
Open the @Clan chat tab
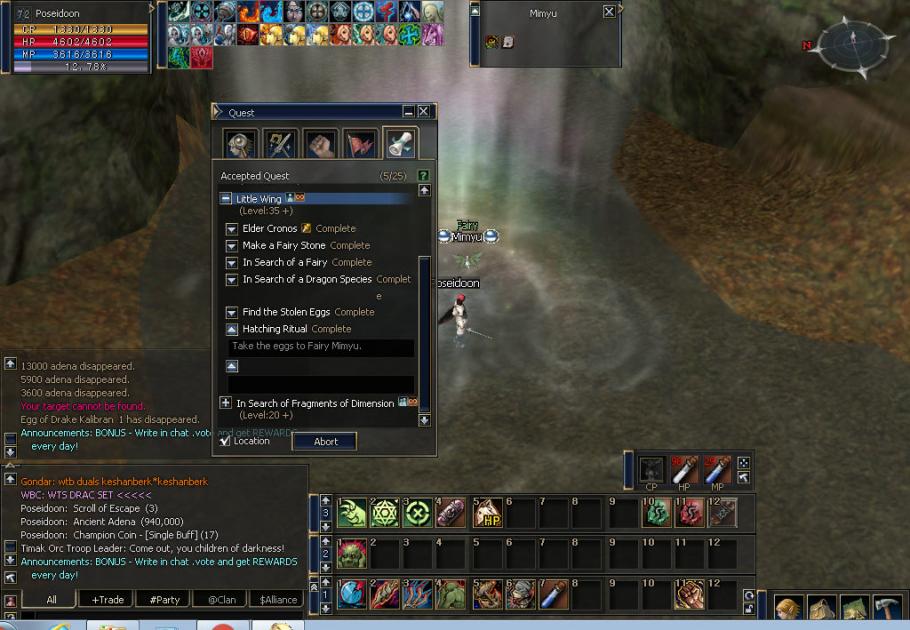[220, 599]
